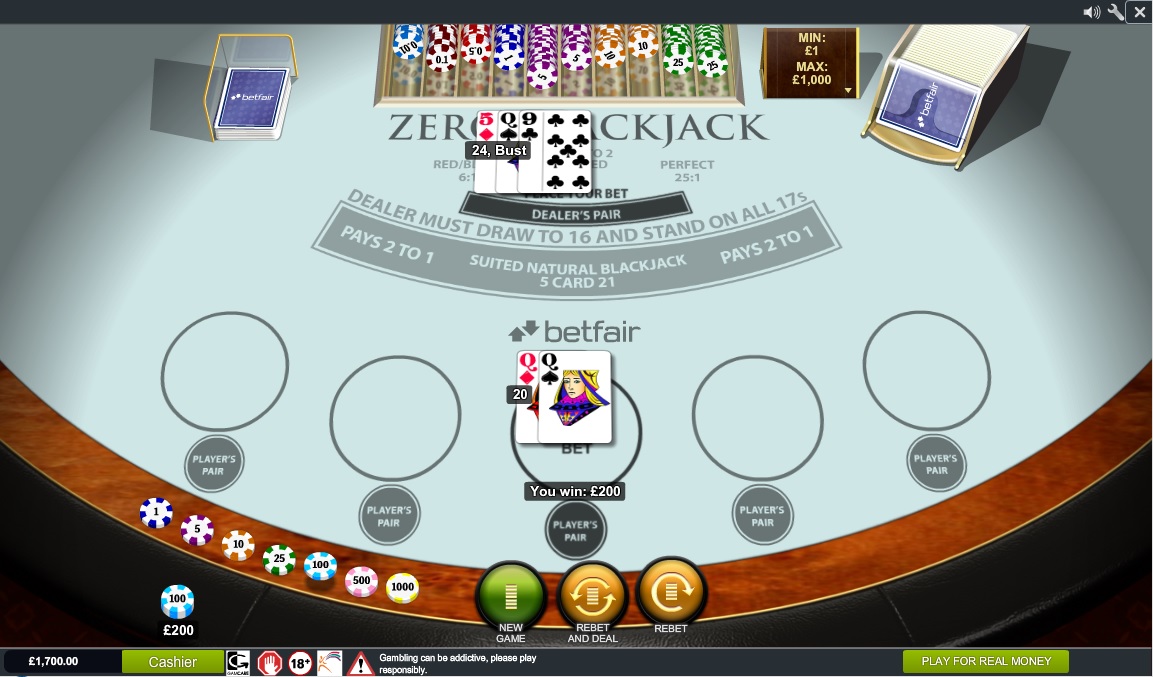
Task: Pick the purple 5 chip
Action: (197, 529)
